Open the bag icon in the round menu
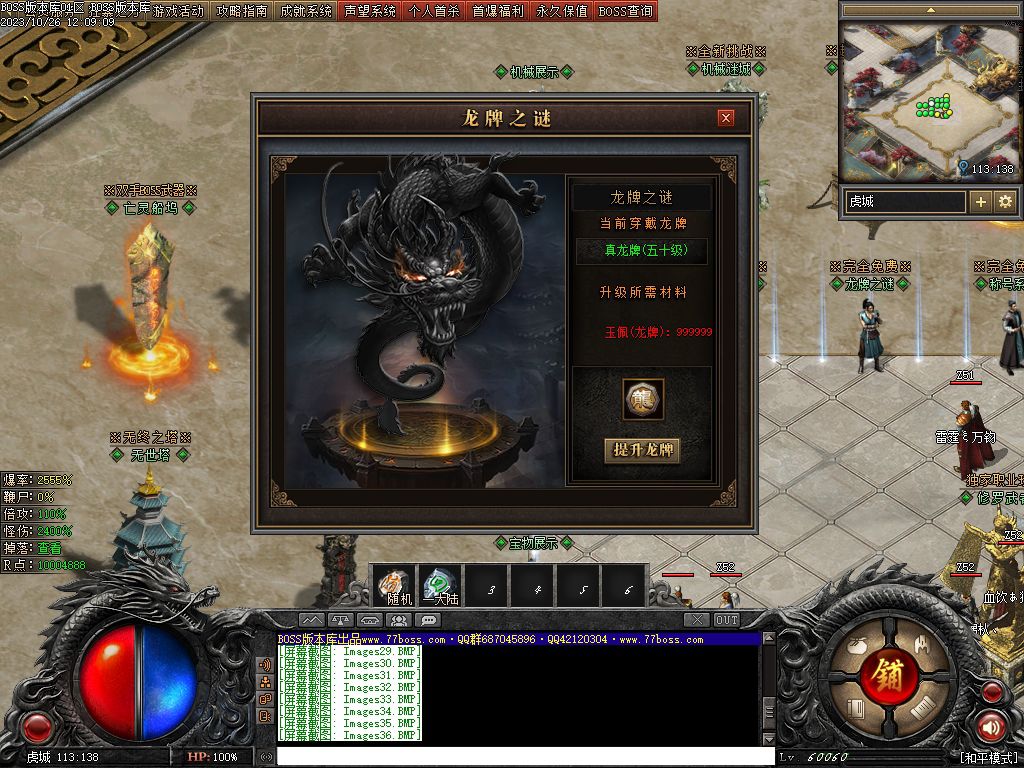1024x768 pixels. 856,645
